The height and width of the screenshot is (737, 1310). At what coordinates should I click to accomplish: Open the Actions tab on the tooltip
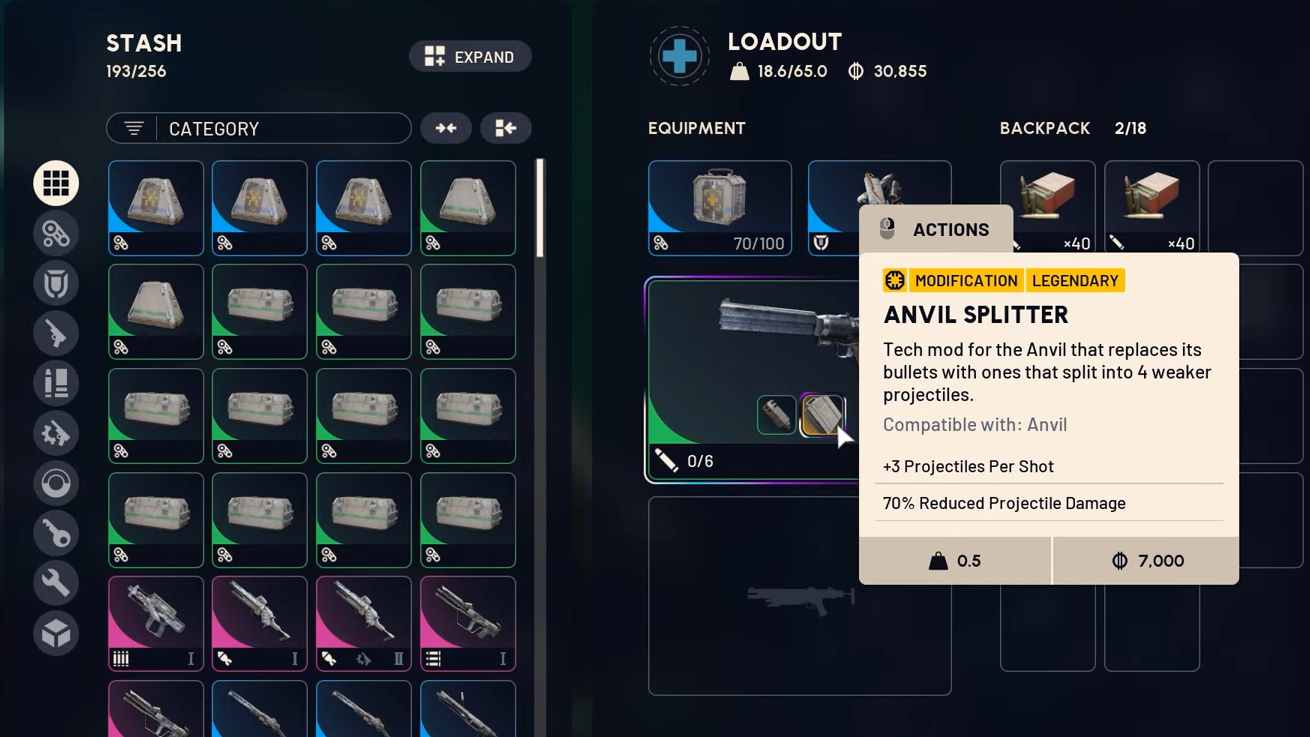tap(936, 230)
